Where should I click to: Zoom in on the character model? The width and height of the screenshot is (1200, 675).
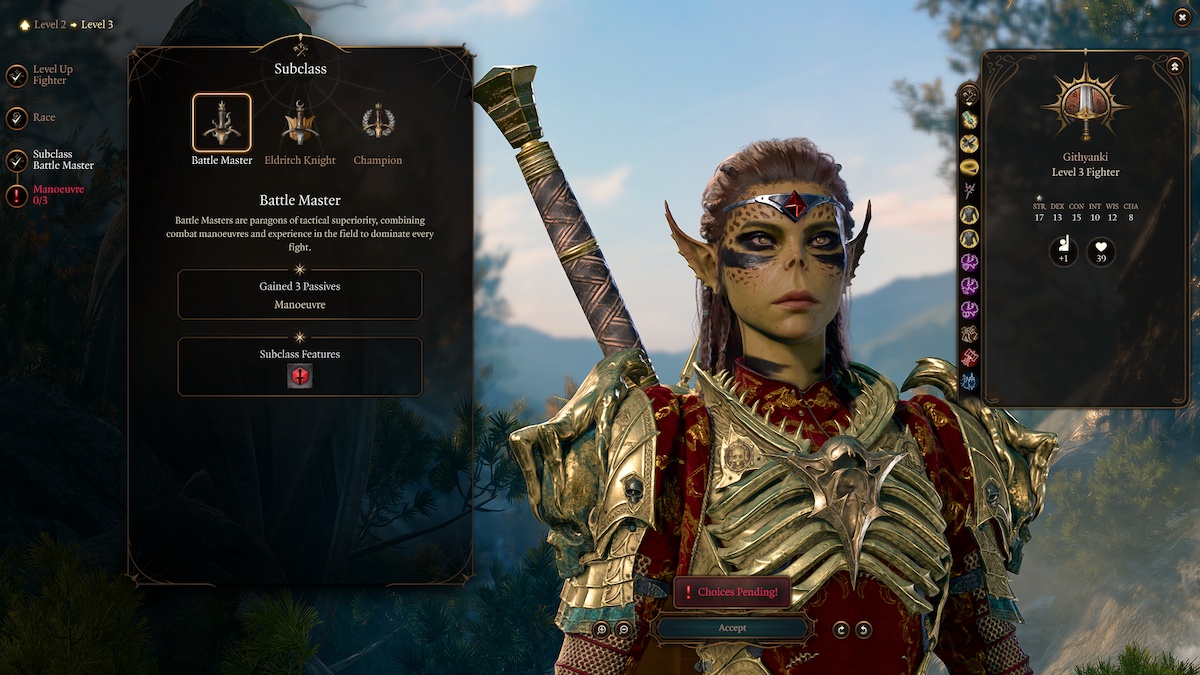click(601, 629)
